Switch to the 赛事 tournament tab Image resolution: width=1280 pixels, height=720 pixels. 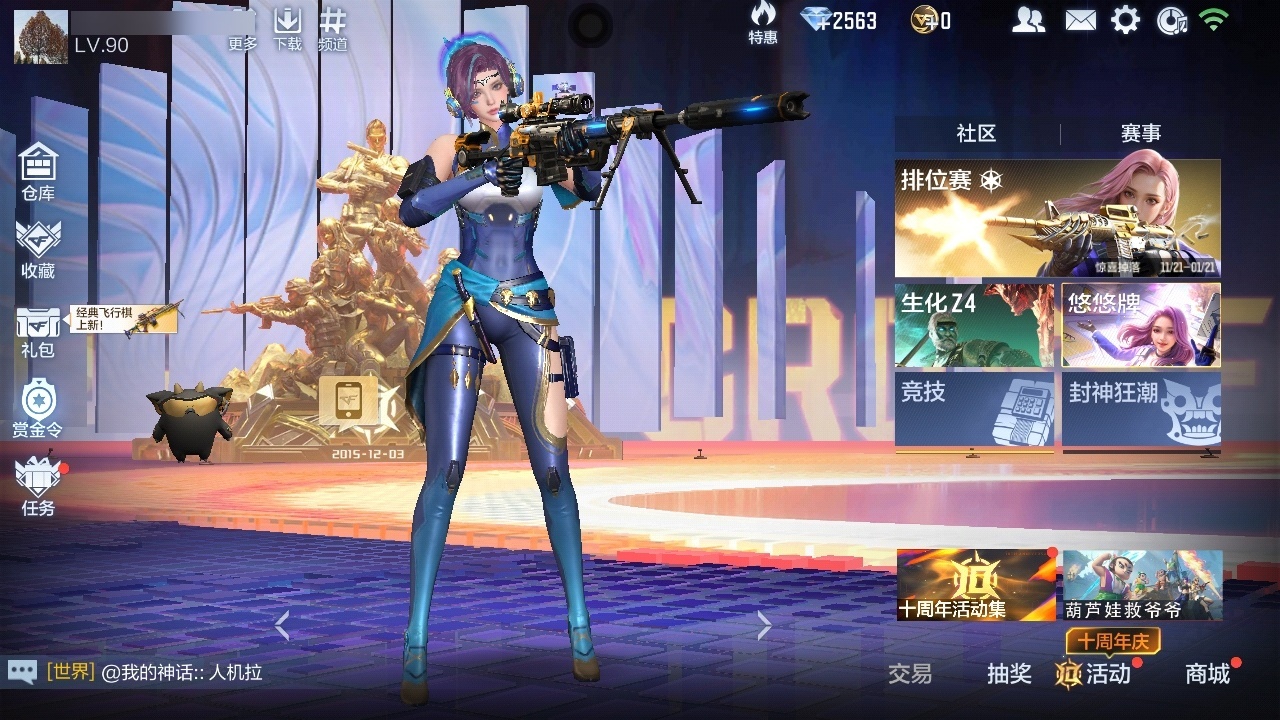point(1140,134)
